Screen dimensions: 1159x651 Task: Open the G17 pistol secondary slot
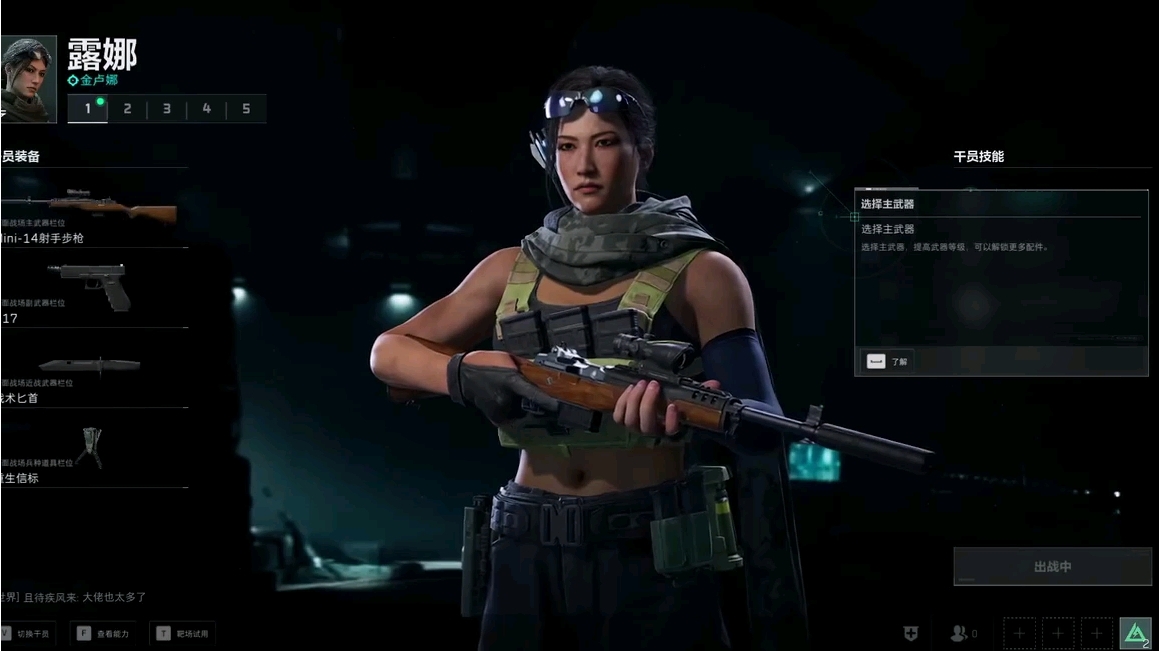[93, 290]
